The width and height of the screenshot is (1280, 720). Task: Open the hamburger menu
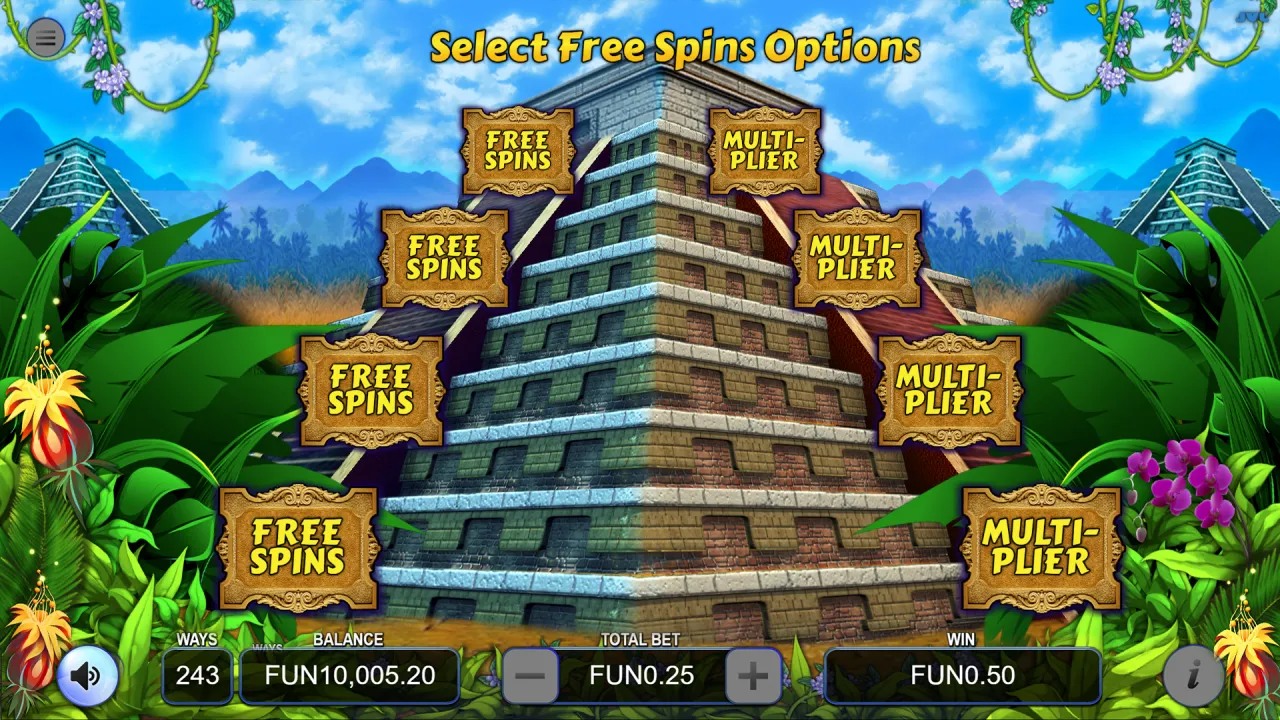point(45,38)
